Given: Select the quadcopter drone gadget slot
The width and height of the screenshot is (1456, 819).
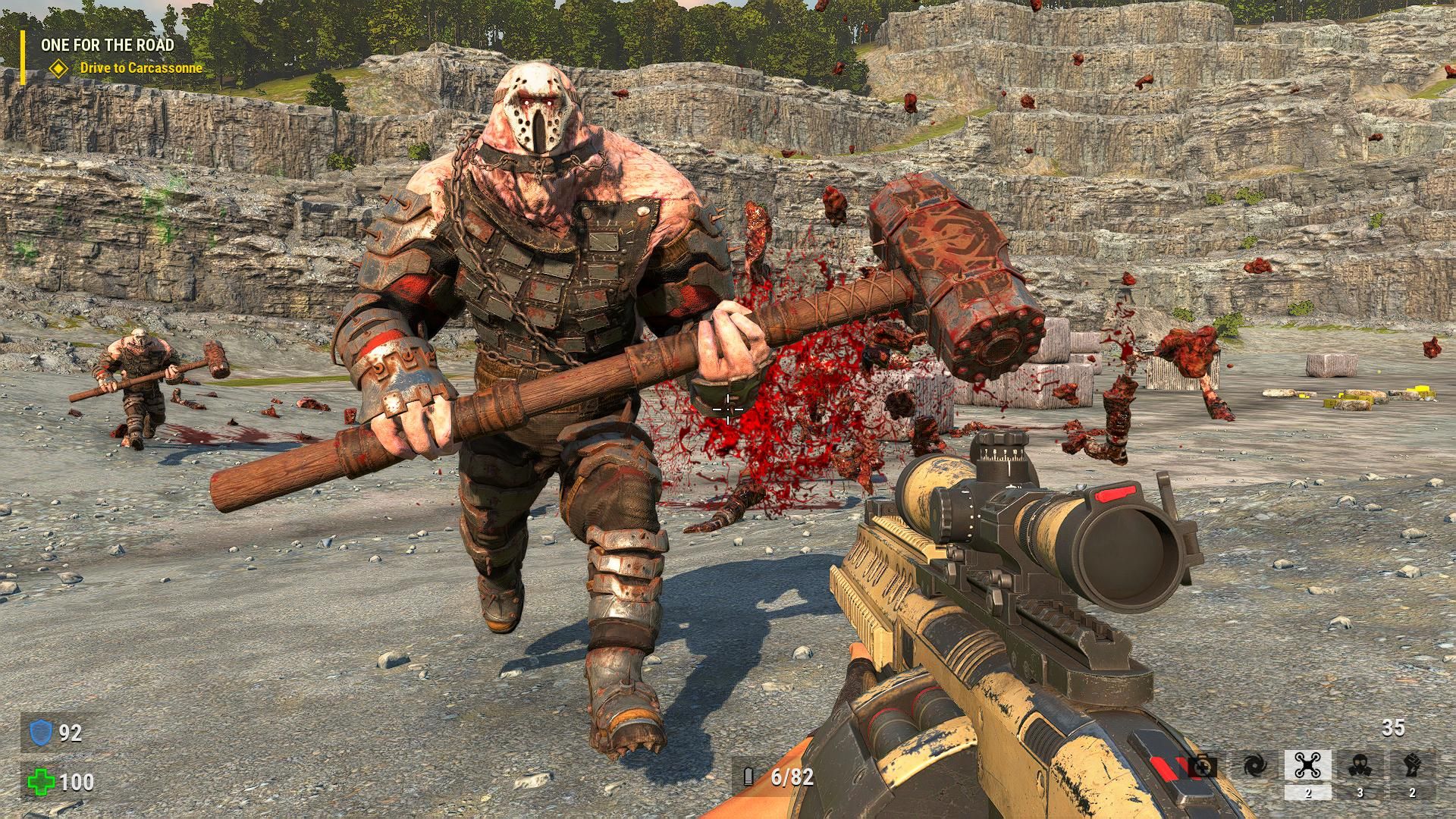Looking at the screenshot, I should pos(1308,766).
